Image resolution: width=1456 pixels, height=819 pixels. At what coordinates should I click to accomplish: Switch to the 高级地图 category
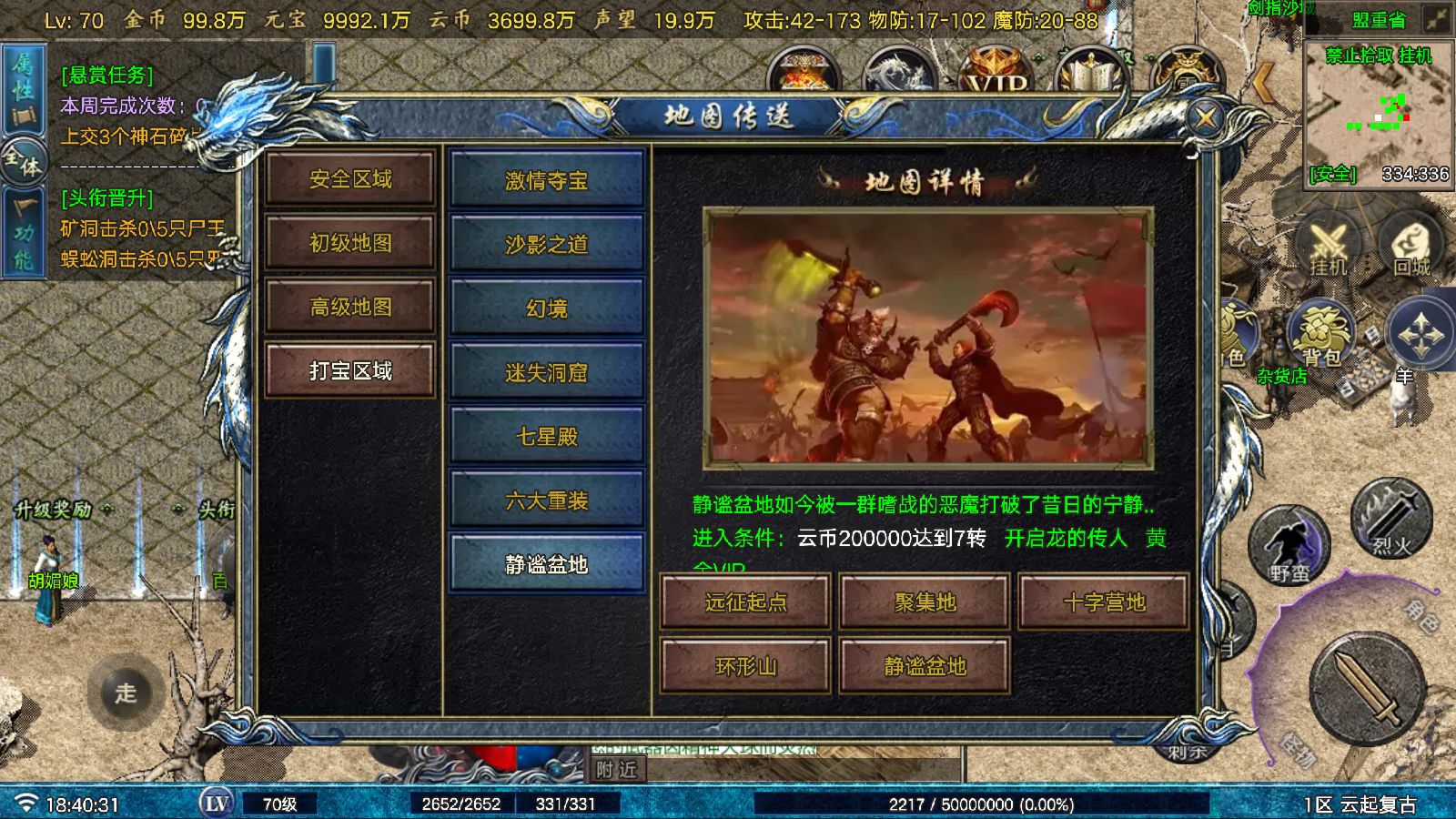click(x=350, y=308)
